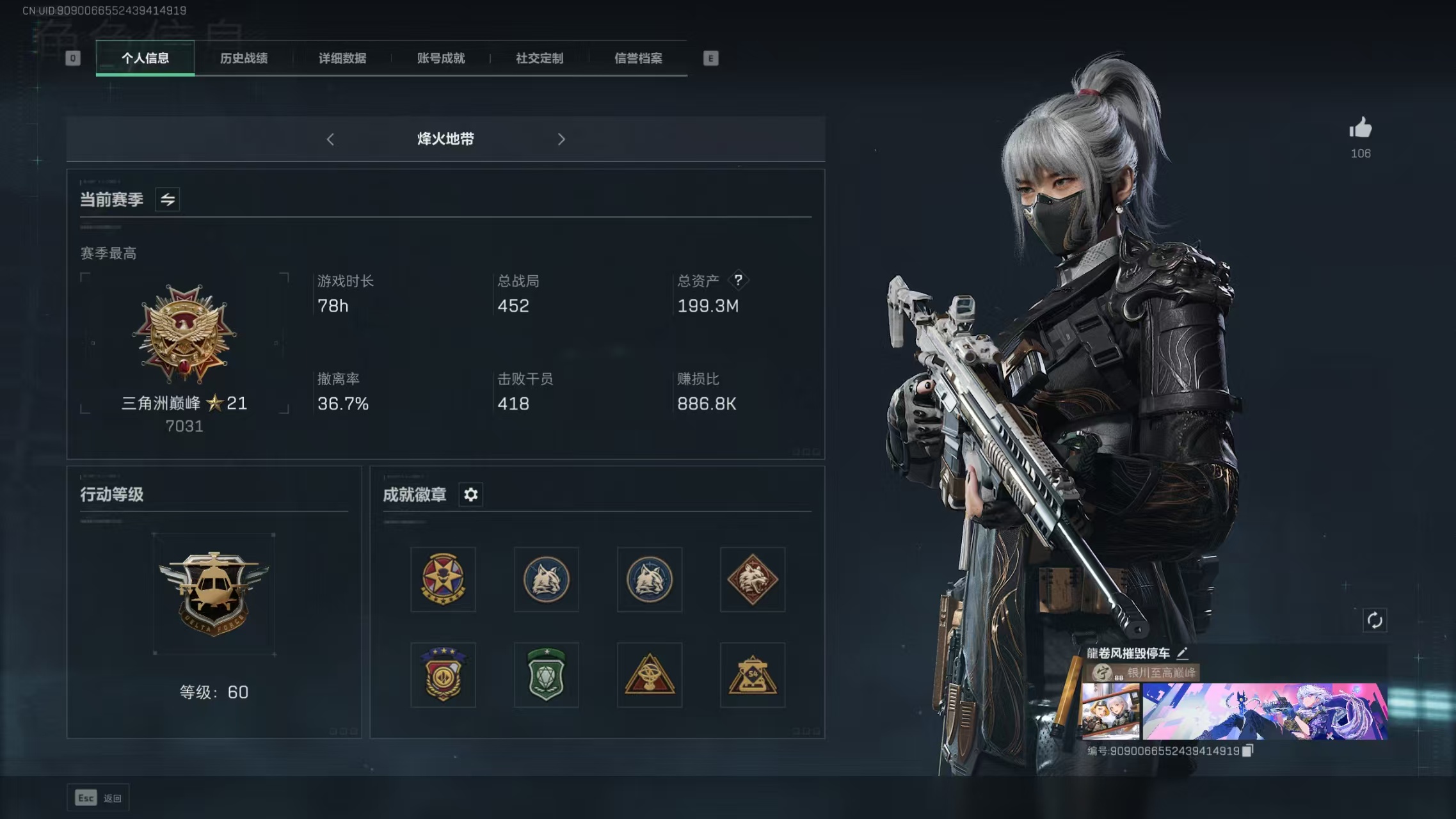Click right arrow after 烽火地带
1456x819 pixels.
pyautogui.click(x=562, y=139)
